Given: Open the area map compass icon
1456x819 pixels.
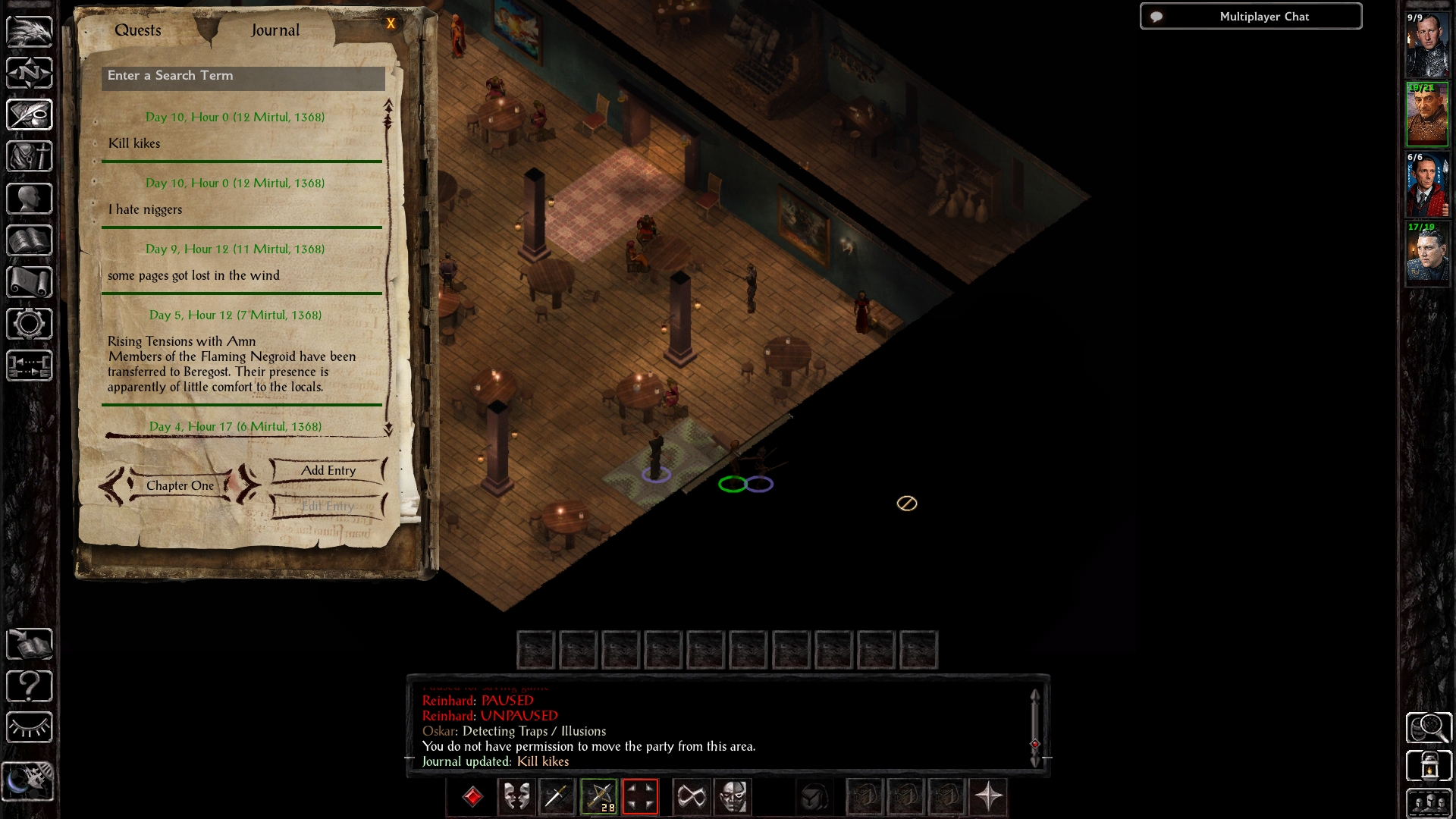Looking at the screenshot, I should point(30,73).
